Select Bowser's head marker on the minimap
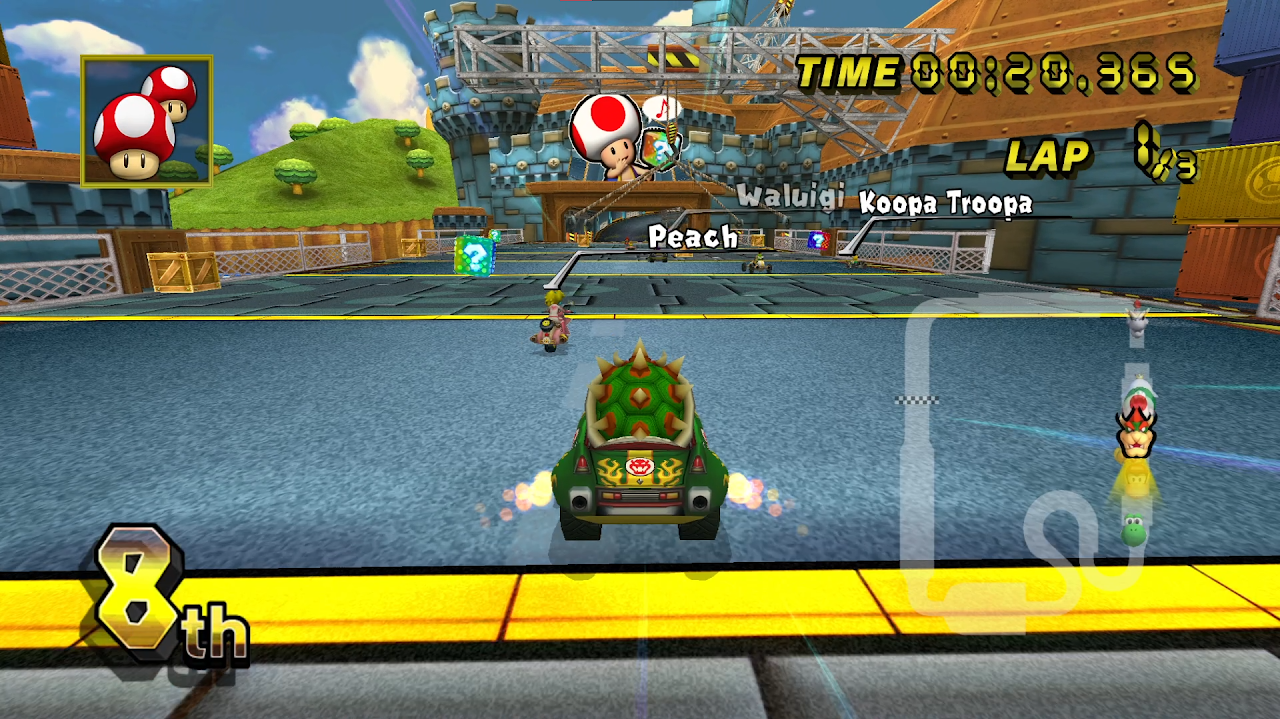This screenshot has height=719, width=1280. click(x=1136, y=430)
